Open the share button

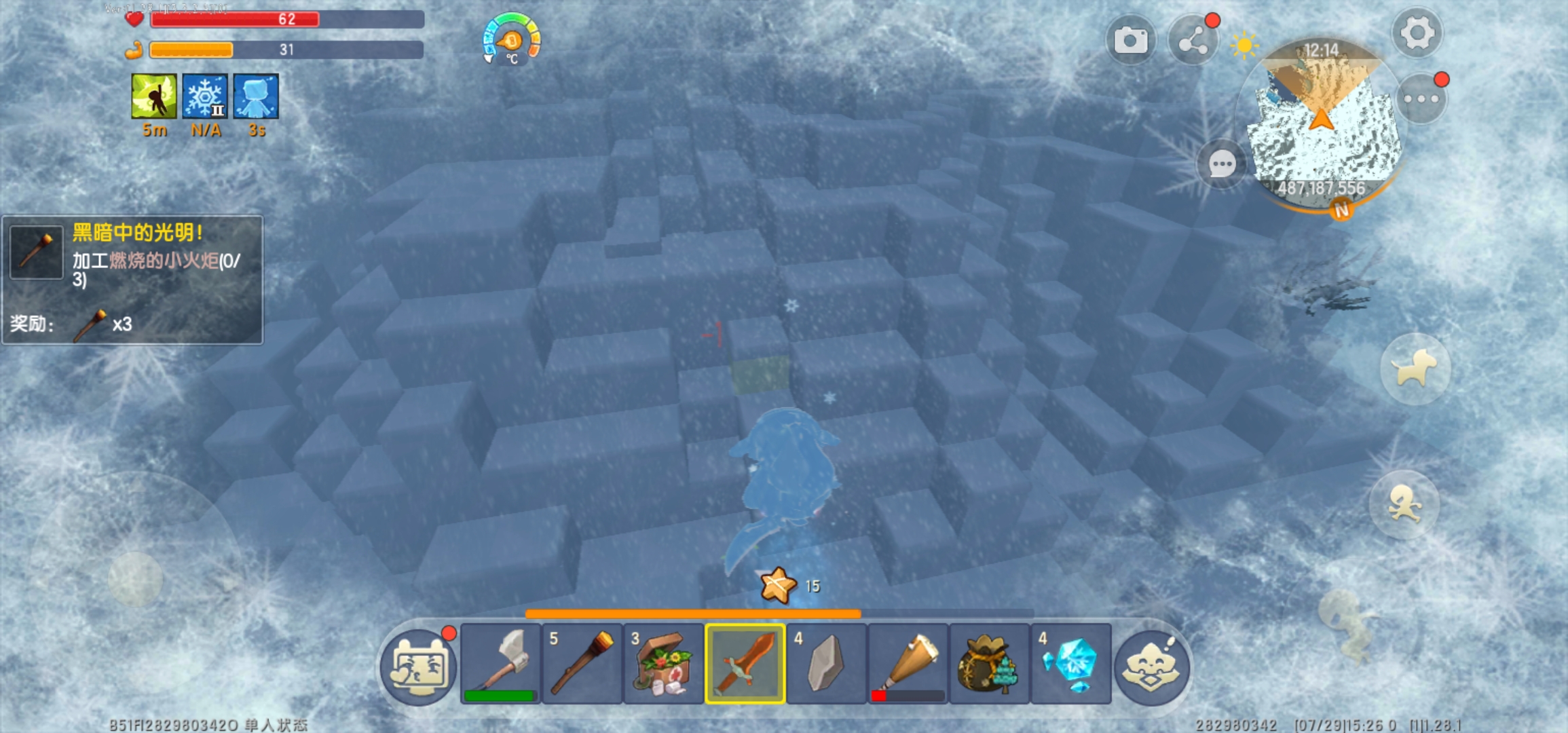(x=1193, y=42)
